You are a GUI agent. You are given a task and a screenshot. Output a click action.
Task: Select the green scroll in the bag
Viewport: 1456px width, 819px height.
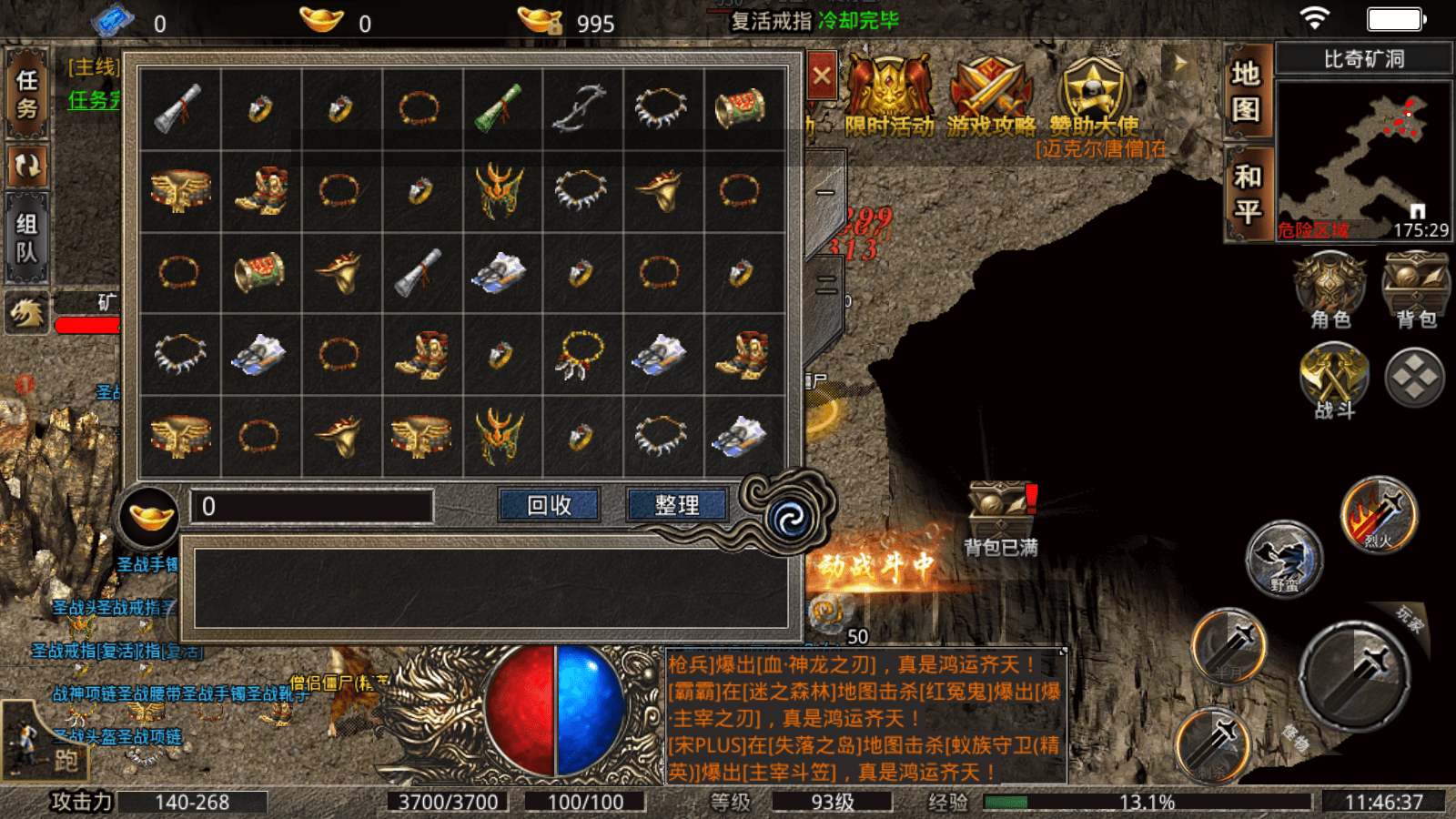pos(499,108)
